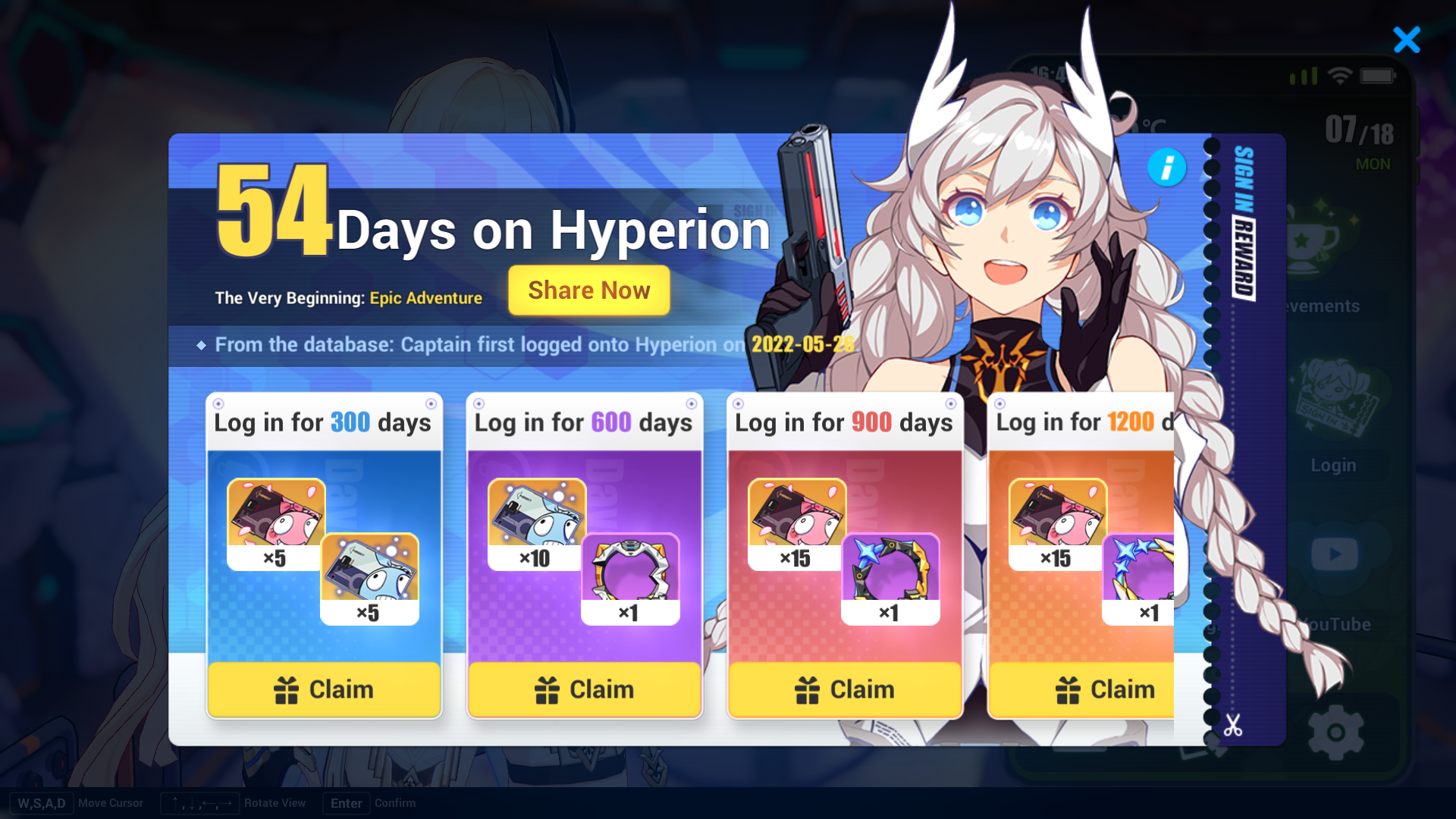The height and width of the screenshot is (819, 1456).
Task: Claim the Log in for 600 days reward
Action: point(584,689)
